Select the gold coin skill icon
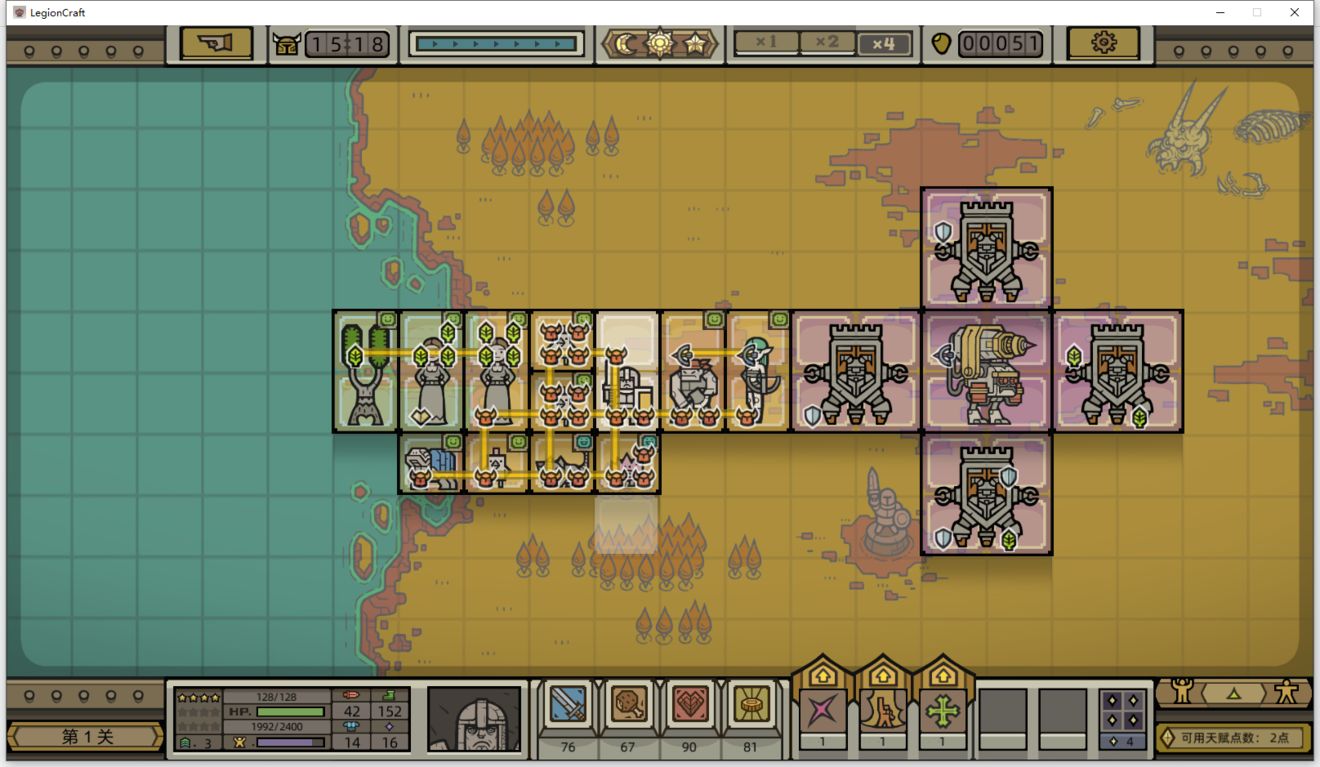 pos(750,707)
